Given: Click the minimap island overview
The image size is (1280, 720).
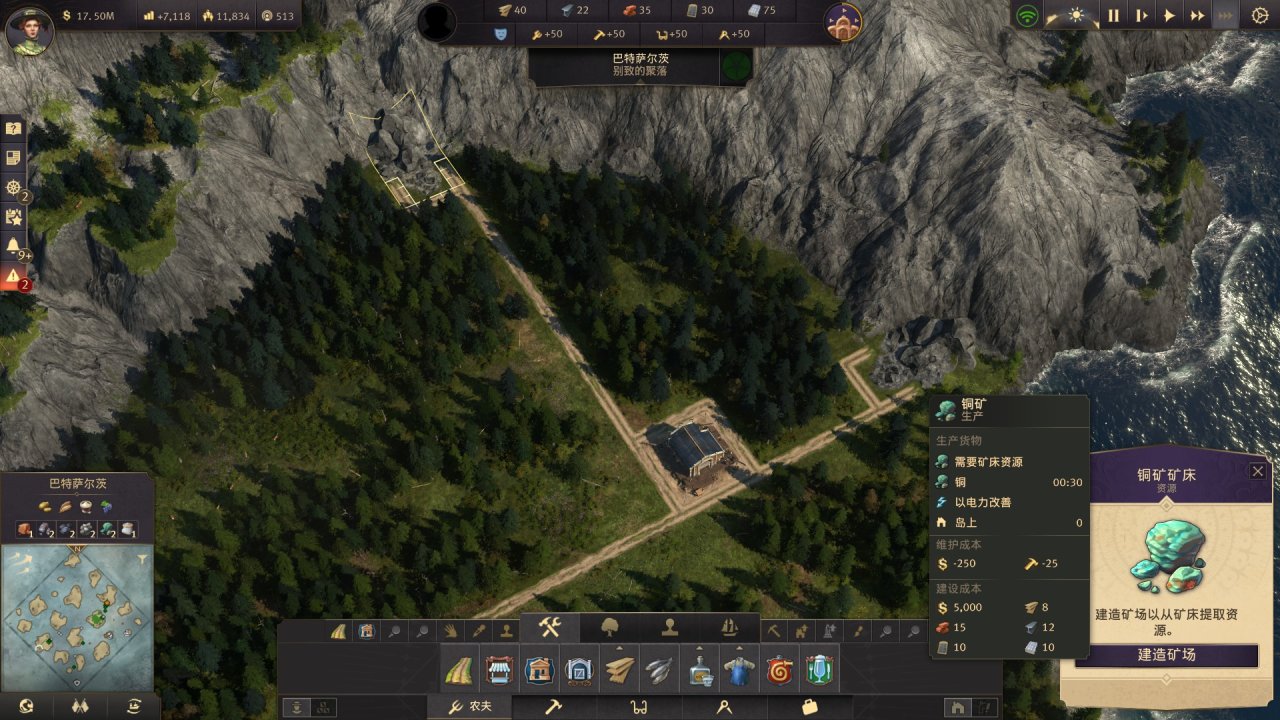Looking at the screenshot, I should coord(75,616).
